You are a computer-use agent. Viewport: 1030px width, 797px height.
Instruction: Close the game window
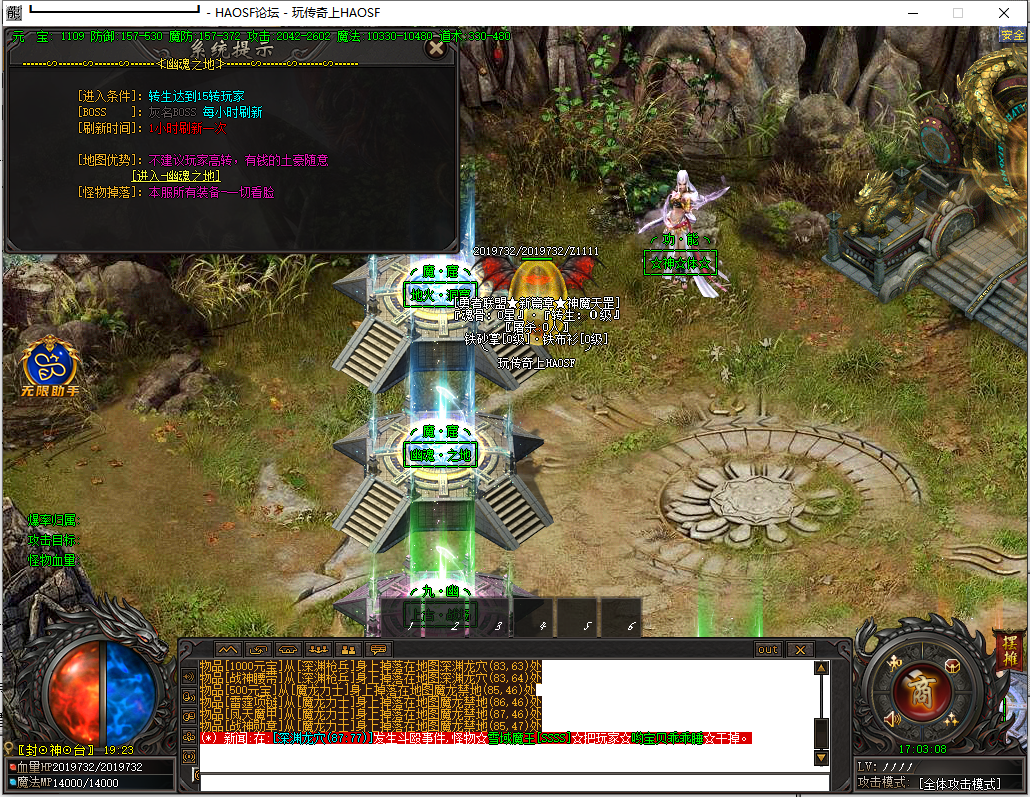point(1003,13)
